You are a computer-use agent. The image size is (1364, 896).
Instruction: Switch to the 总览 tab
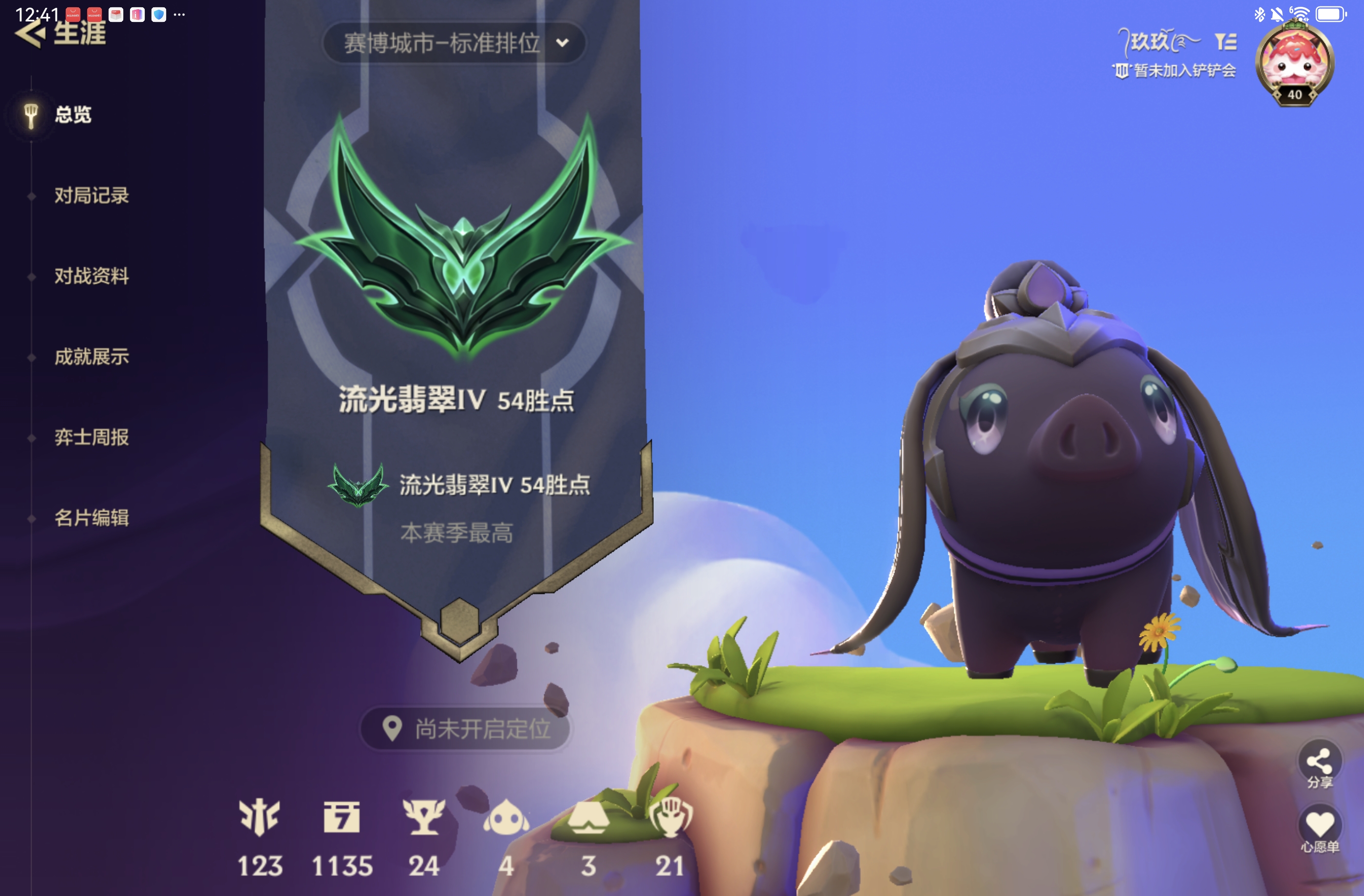(72, 114)
